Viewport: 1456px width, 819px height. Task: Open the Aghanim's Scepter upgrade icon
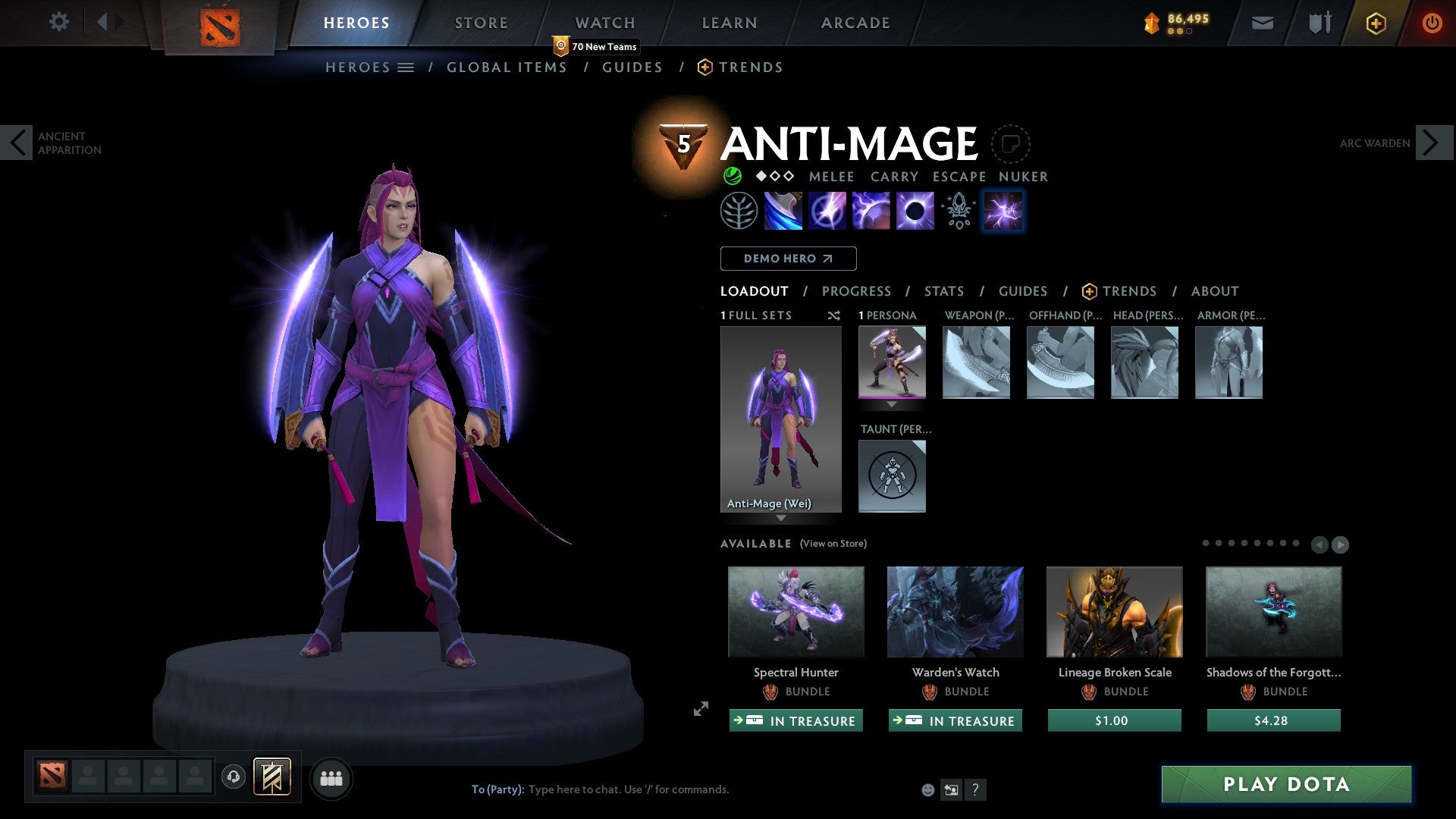(959, 211)
